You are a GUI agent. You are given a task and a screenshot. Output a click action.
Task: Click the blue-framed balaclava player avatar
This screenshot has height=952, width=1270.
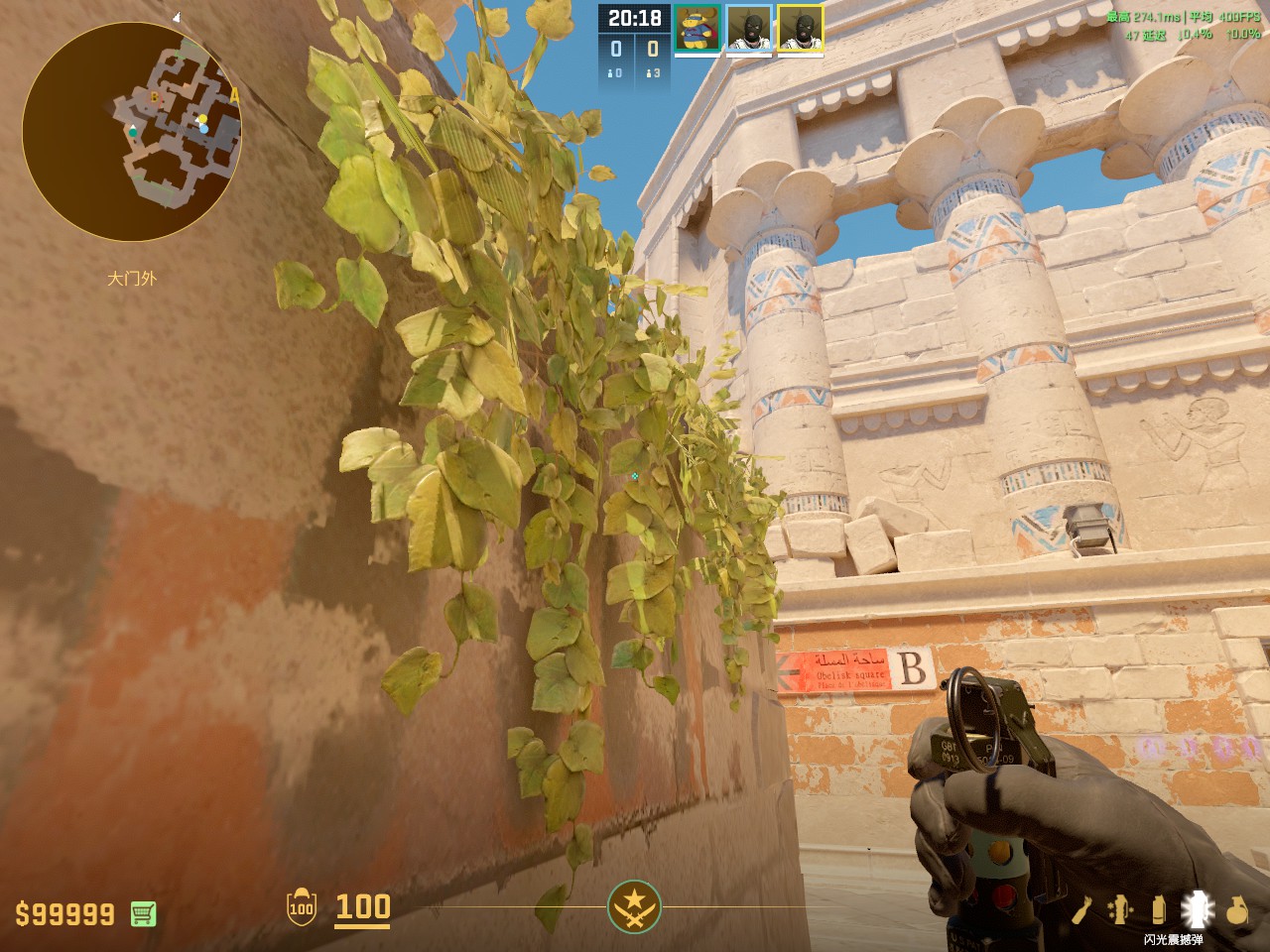pos(749,28)
